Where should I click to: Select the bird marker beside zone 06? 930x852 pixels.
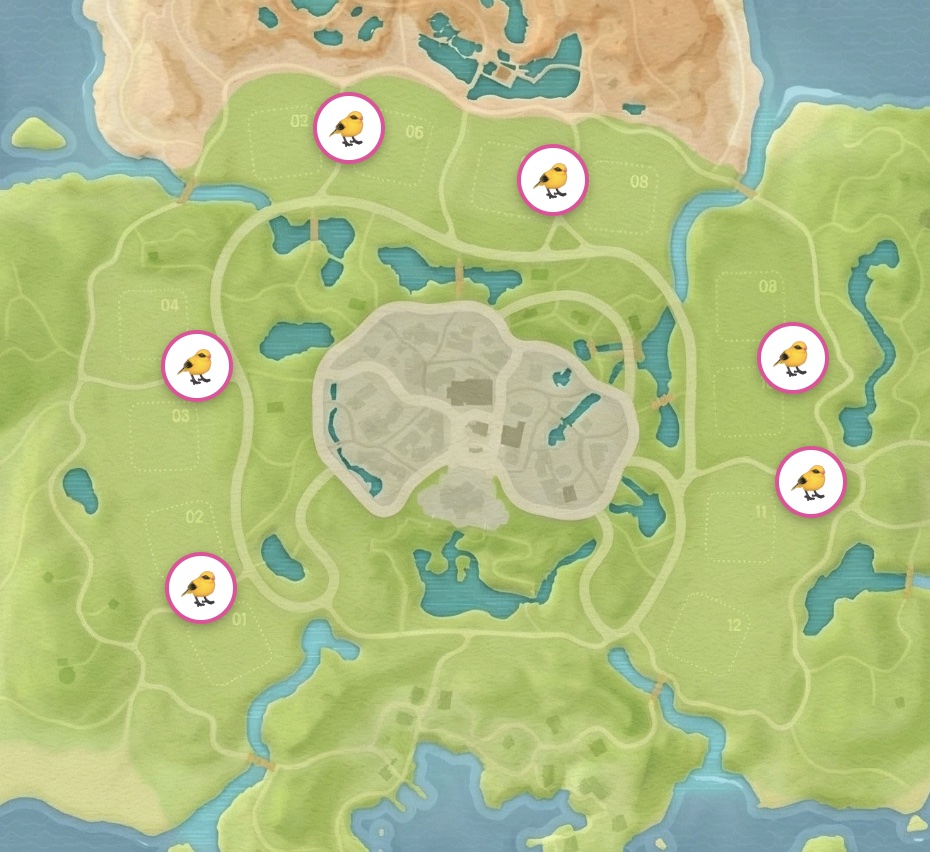349,128
